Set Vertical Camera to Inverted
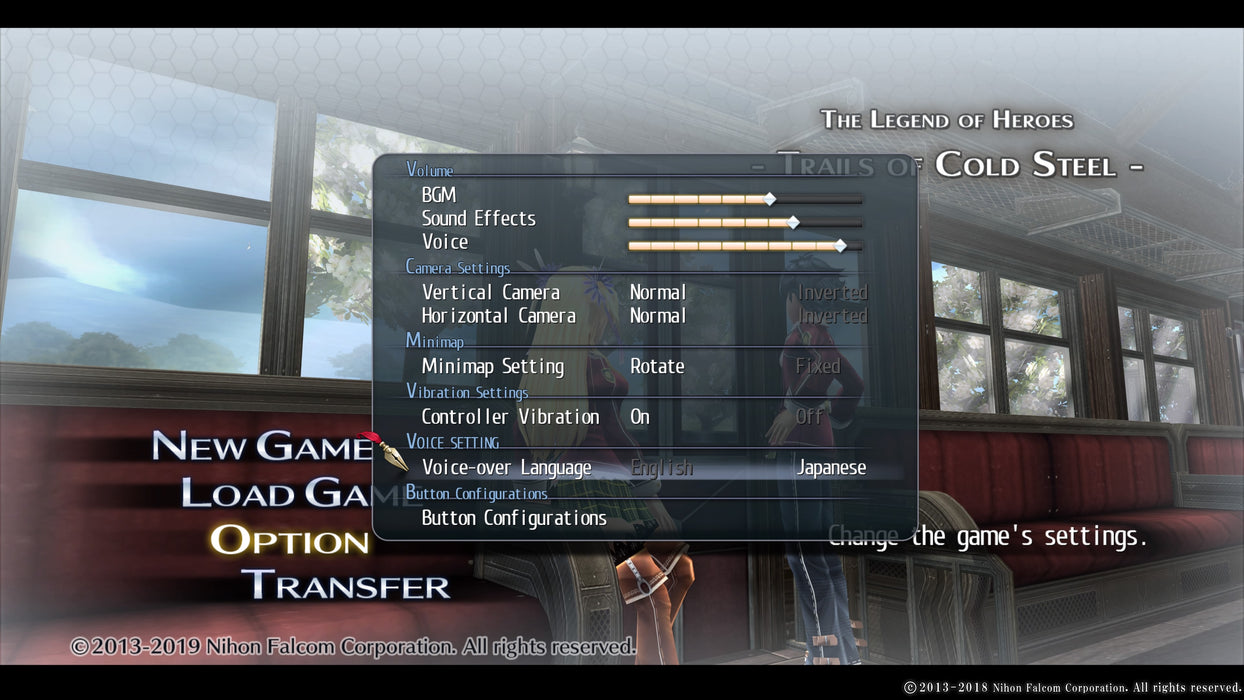The width and height of the screenshot is (1244, 700). tap(832, 293)
